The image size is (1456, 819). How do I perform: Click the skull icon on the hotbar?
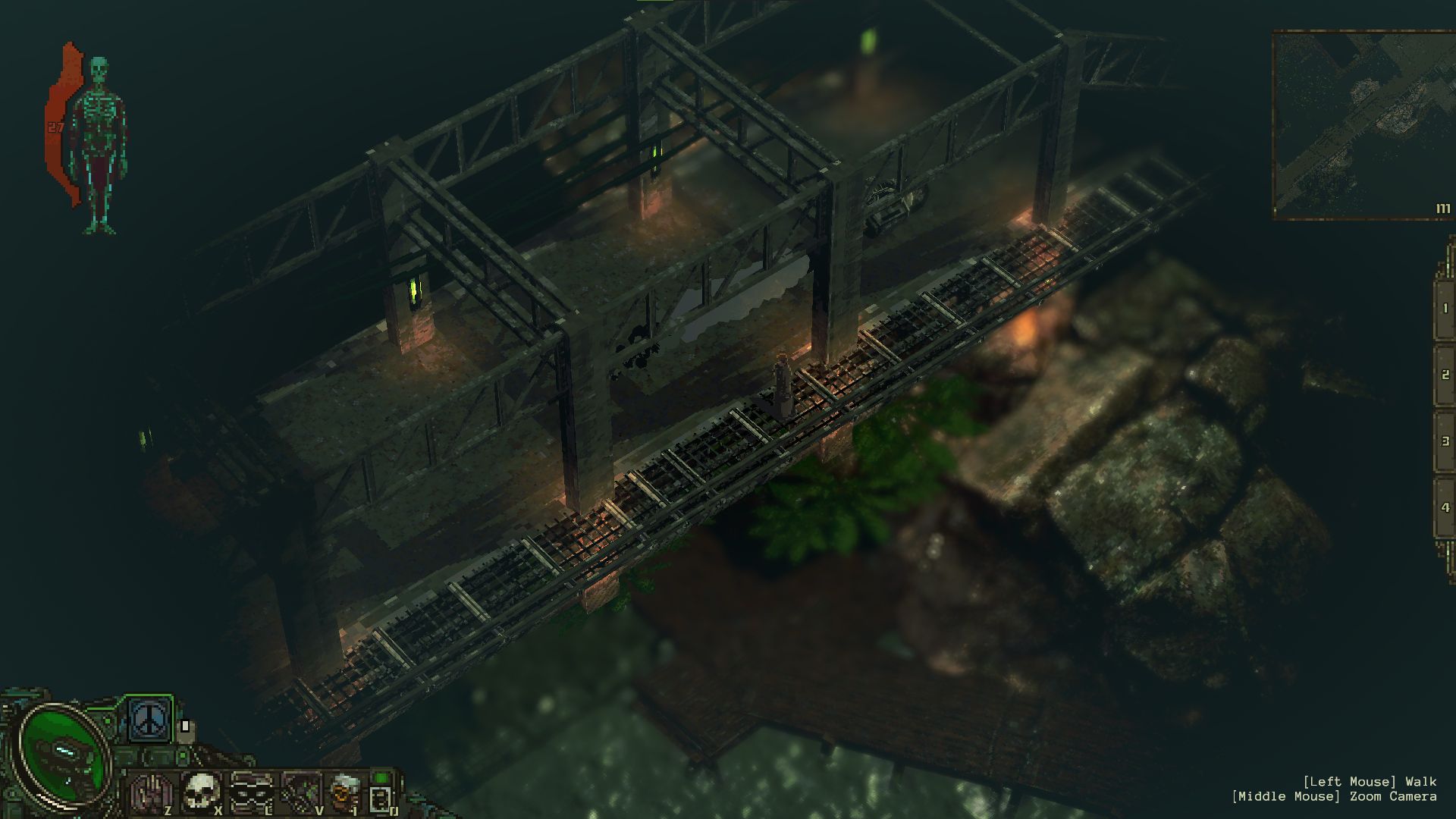point(202,791)
